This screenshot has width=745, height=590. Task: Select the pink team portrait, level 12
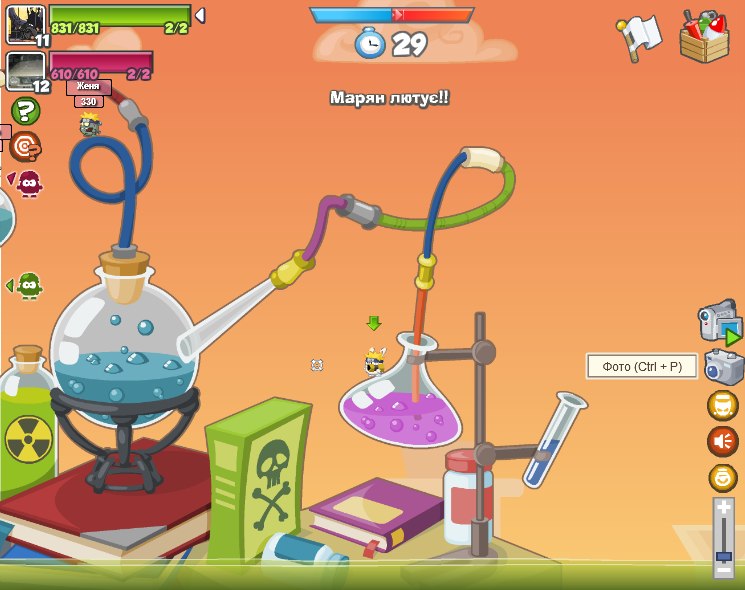(x=25, y=70)
